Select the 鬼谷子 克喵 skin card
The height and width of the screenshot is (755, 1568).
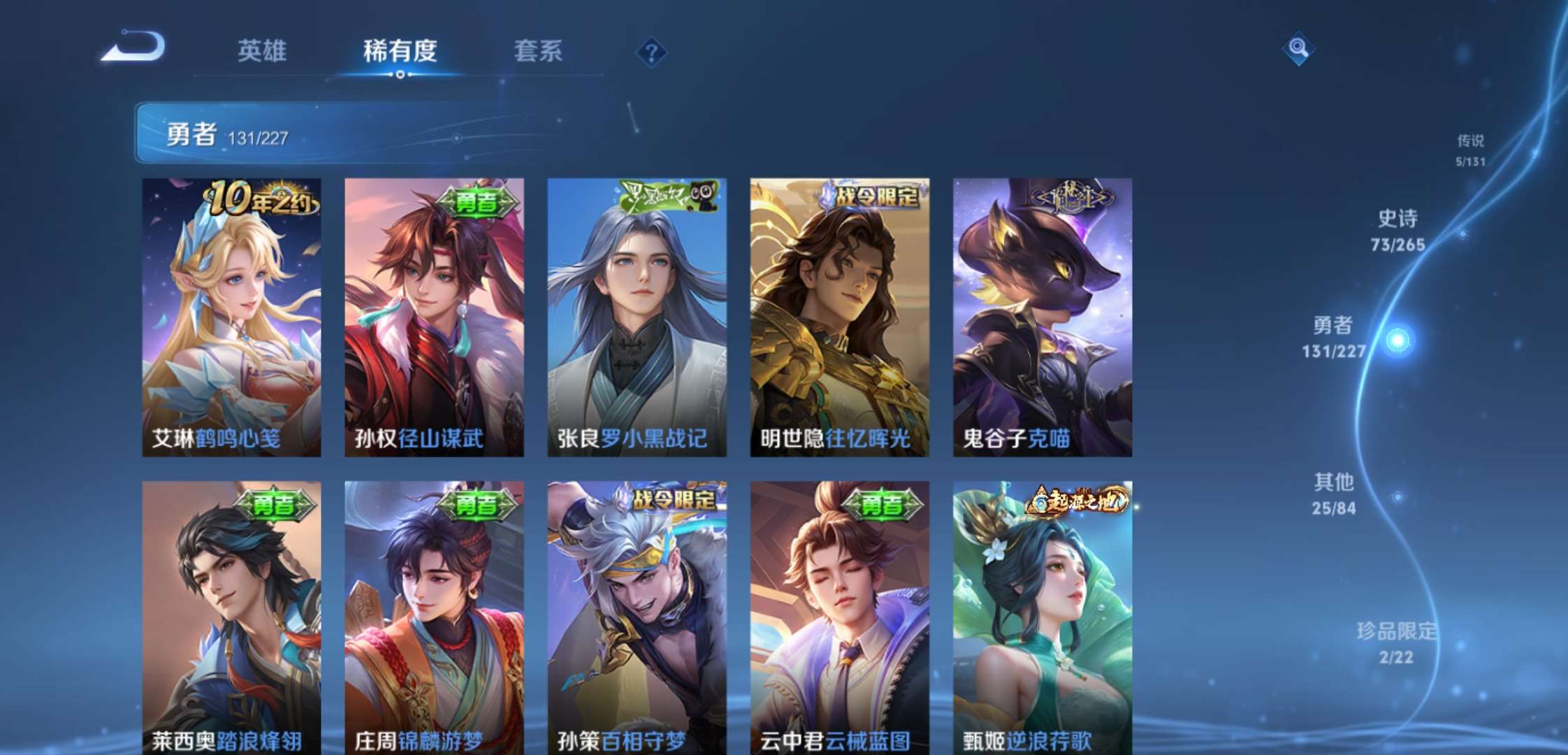coord(1043,317)
